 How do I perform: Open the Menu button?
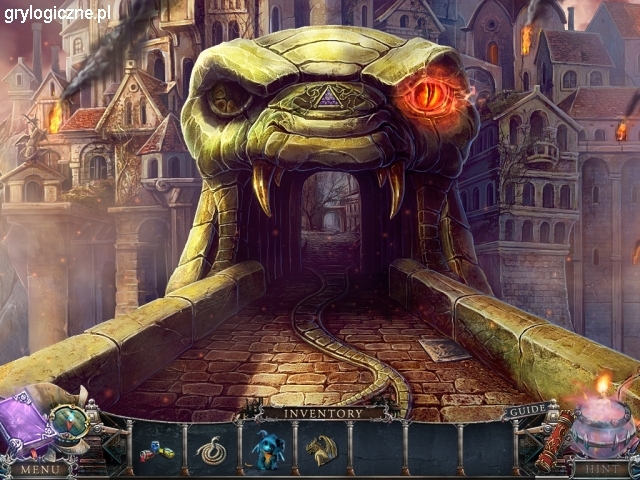(38, 467)
